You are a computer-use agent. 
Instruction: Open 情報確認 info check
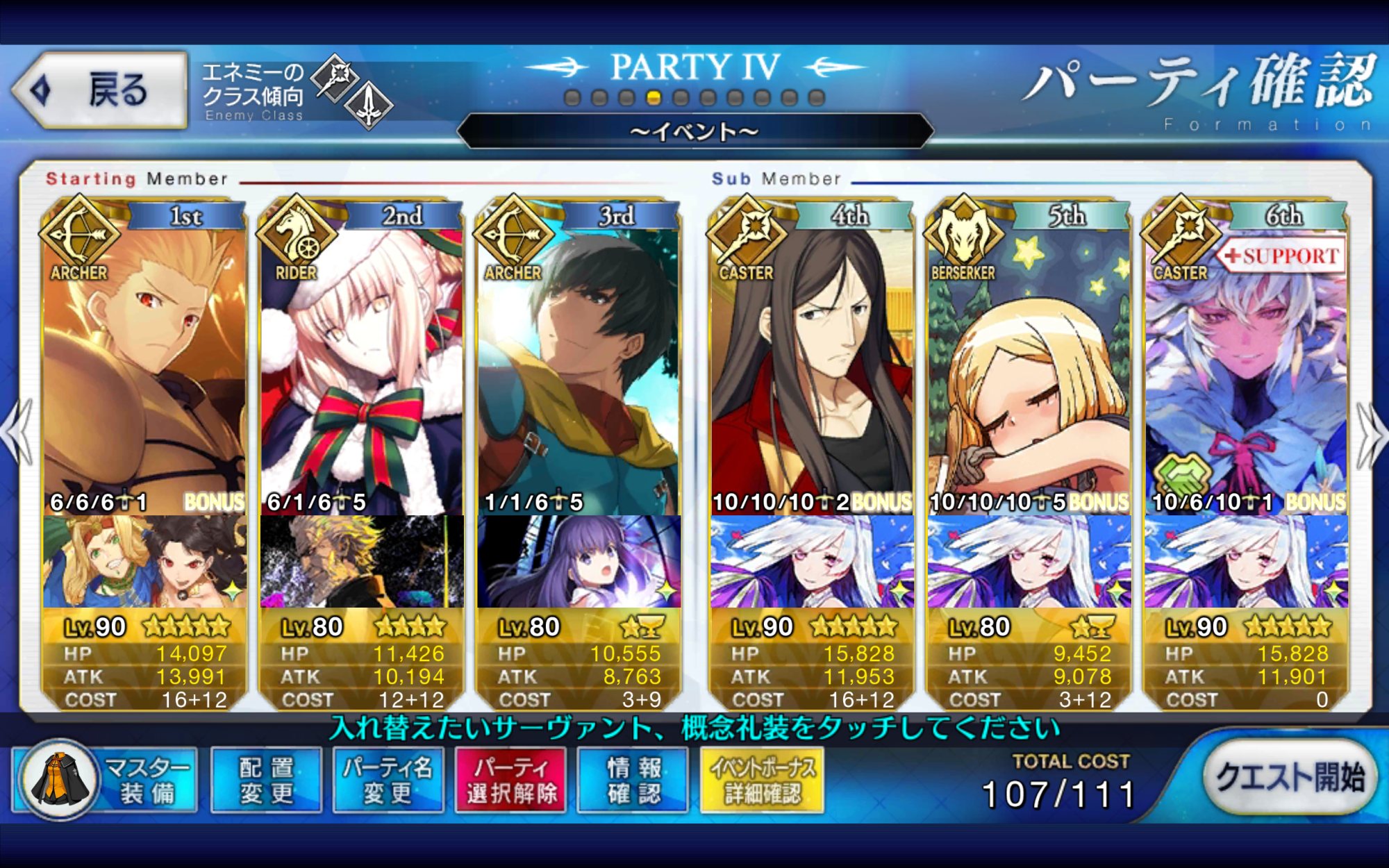(x=633, y=780)
